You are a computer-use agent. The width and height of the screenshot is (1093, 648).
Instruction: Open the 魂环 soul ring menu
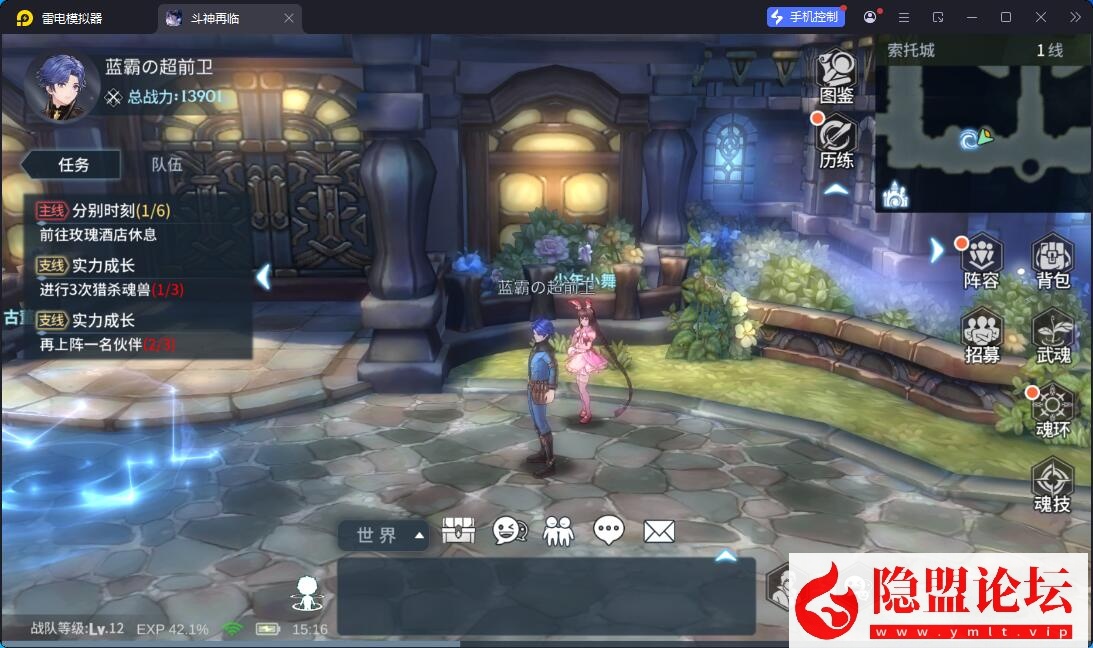[1052, 410]
